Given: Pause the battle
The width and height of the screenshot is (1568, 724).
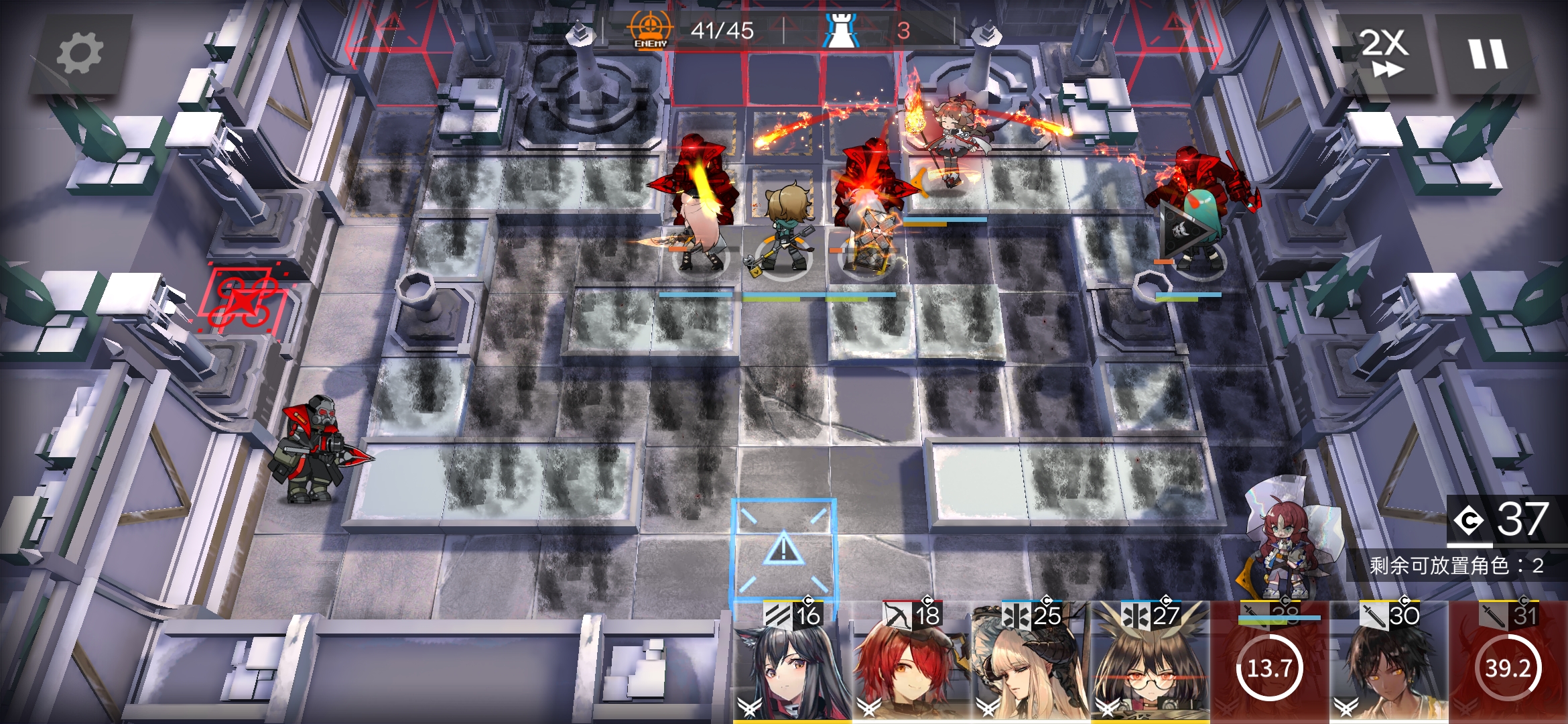Looking at the screenshot, I should 1488,54.
